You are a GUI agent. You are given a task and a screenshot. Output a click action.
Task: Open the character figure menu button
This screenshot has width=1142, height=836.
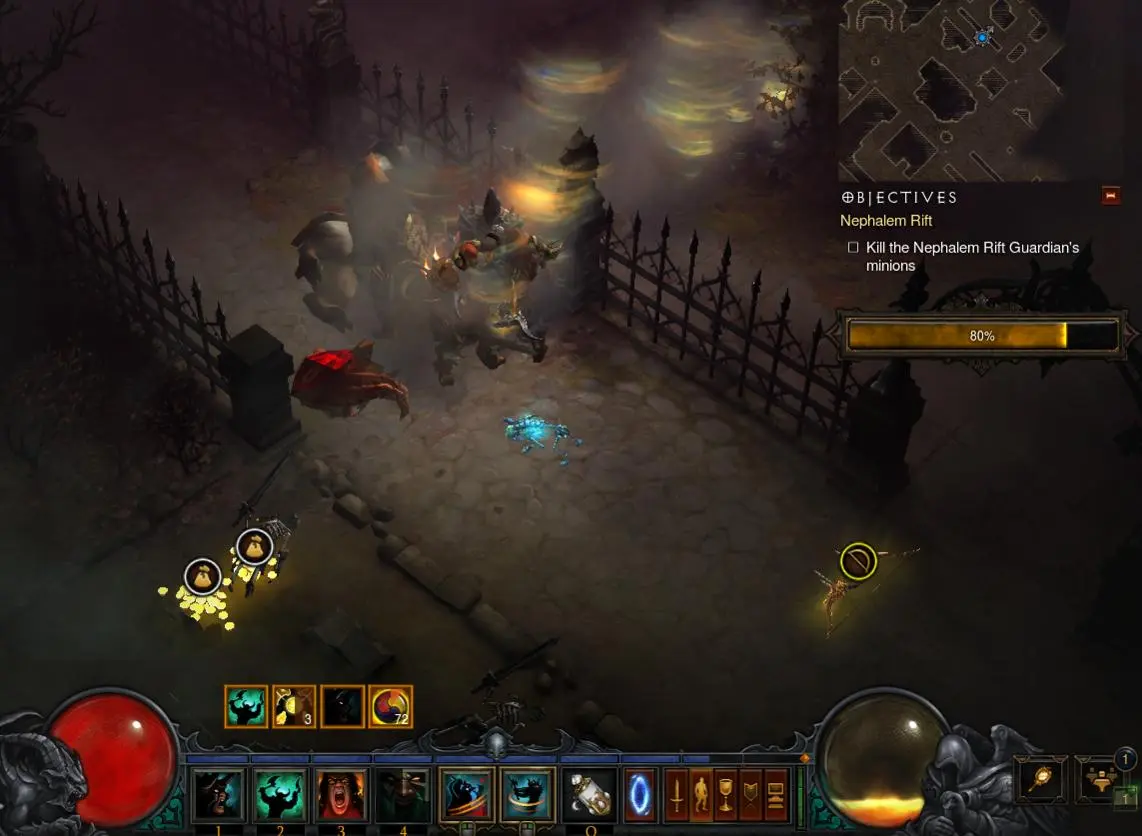tap(701, 795)
